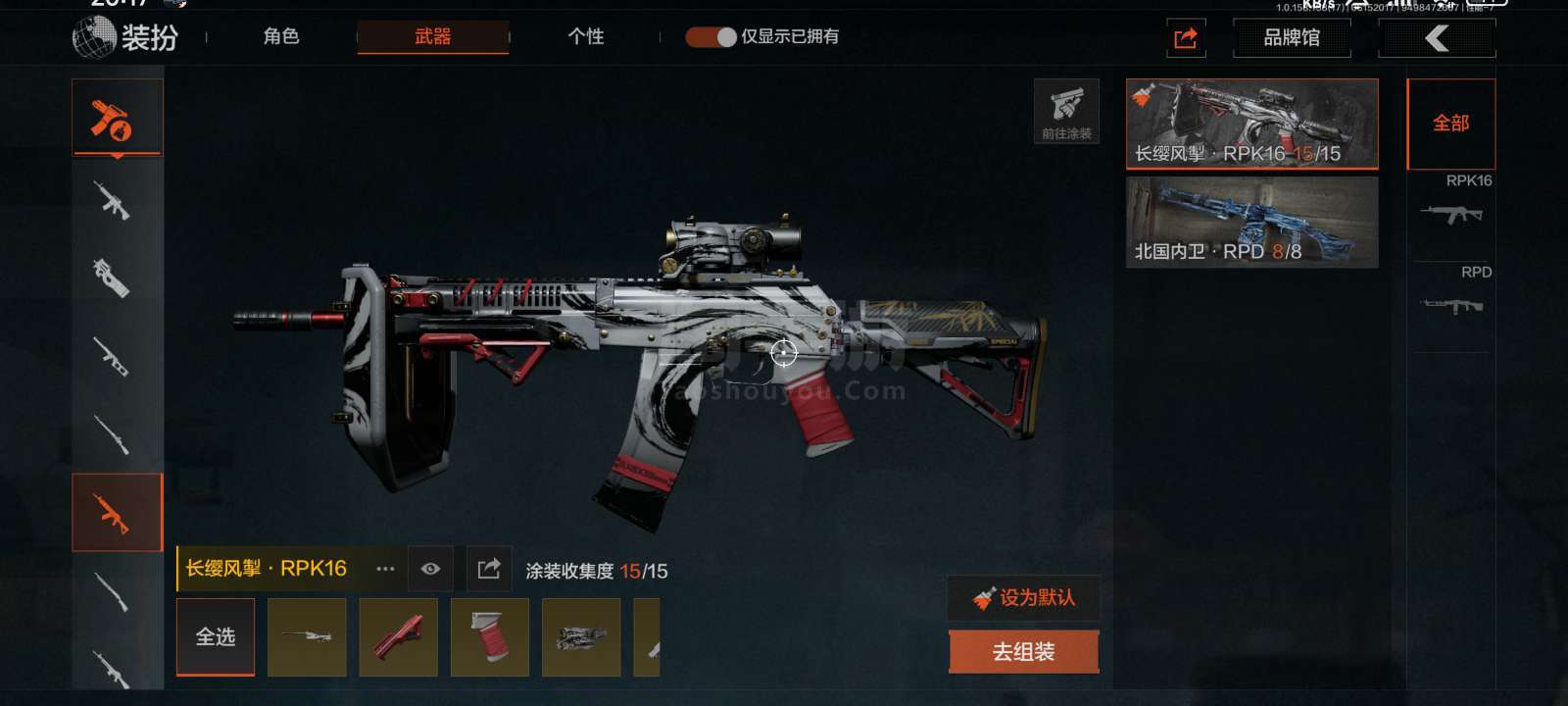Screen dimensions: 1568x706
Task: Select the 长缨风掣 RPK16 skin thumbnail
Action: click(x=1251, y=124)
